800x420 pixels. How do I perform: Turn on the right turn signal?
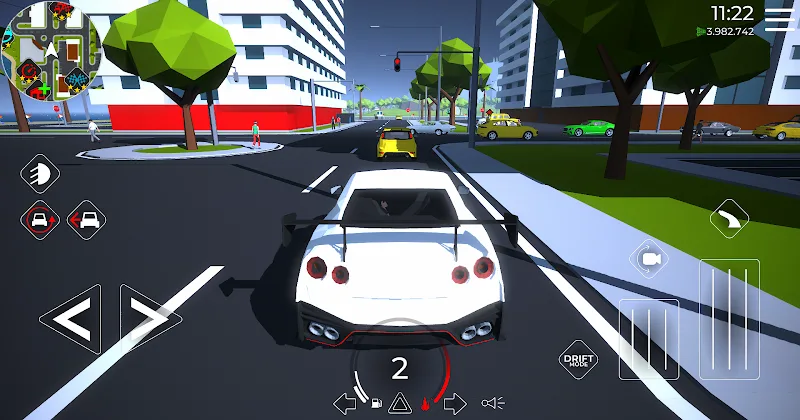click(x=455, y=403)
